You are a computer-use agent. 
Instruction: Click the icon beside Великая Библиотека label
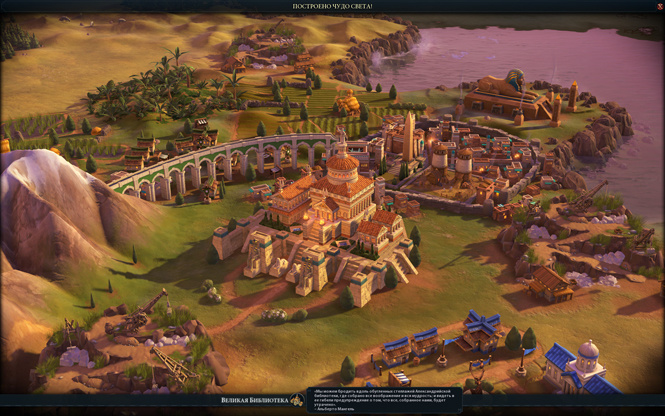point(296,400)
